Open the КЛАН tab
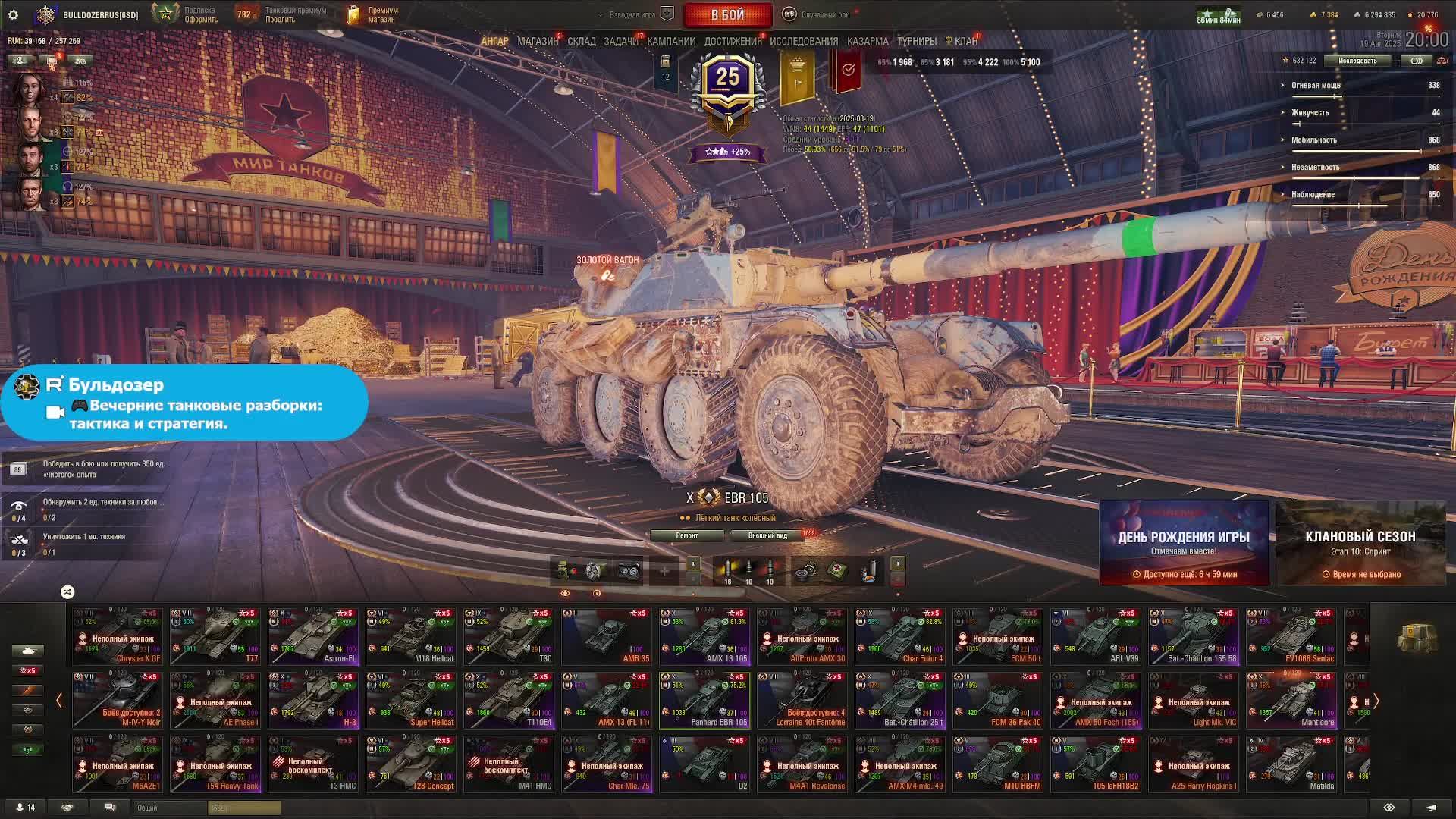Image resolution: width=1456 pixels, height=819 pixels. [965, 41]
